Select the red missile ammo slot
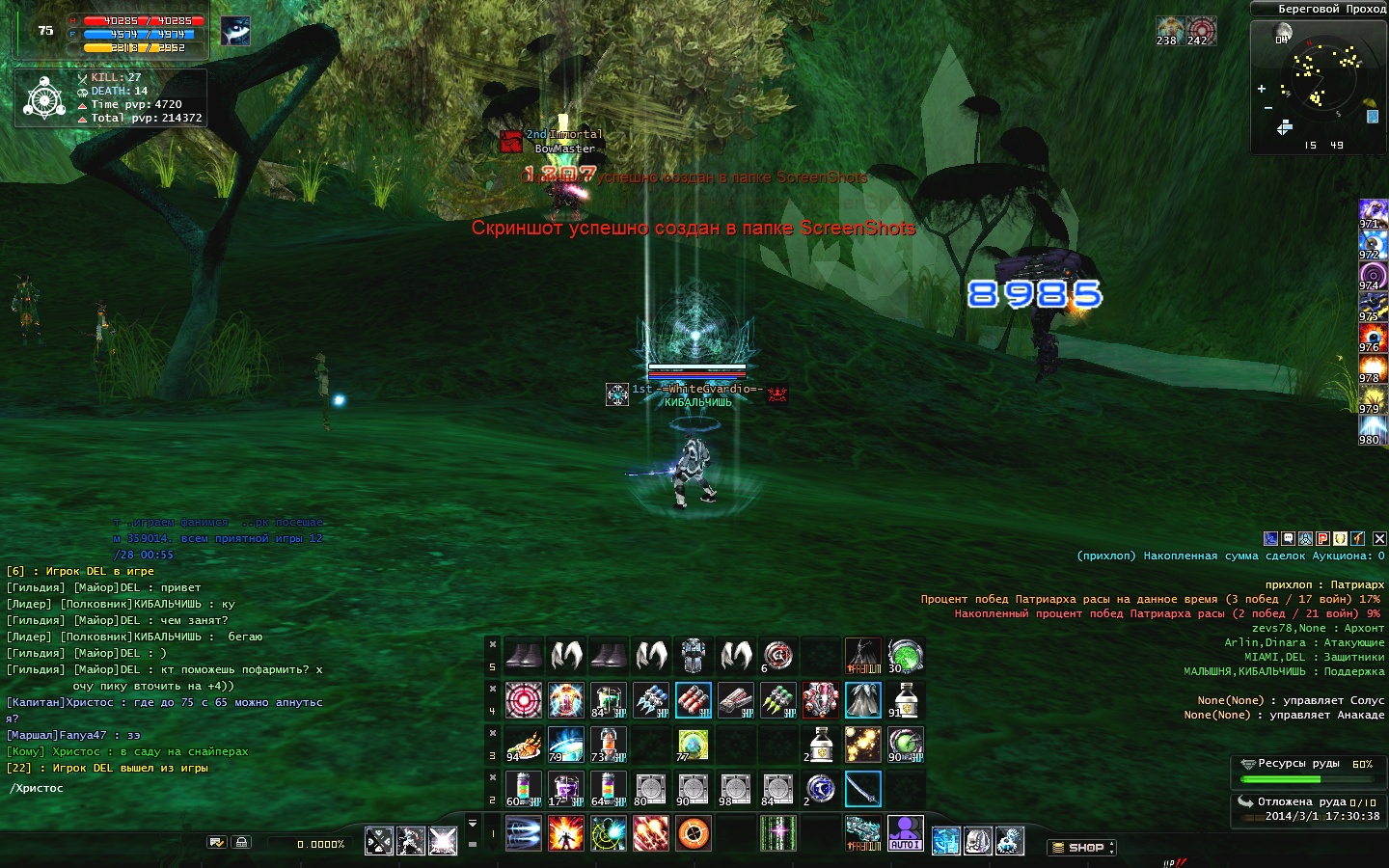The width and height of the screenshot is (1389, 868). coord(693,700)
